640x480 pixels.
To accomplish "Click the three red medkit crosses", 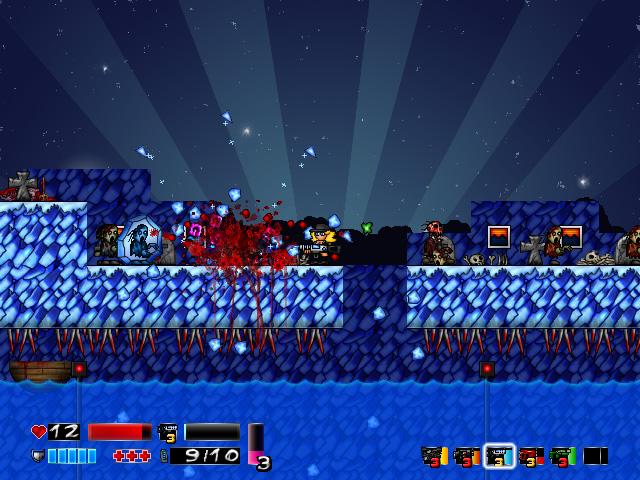I will 131,456.
